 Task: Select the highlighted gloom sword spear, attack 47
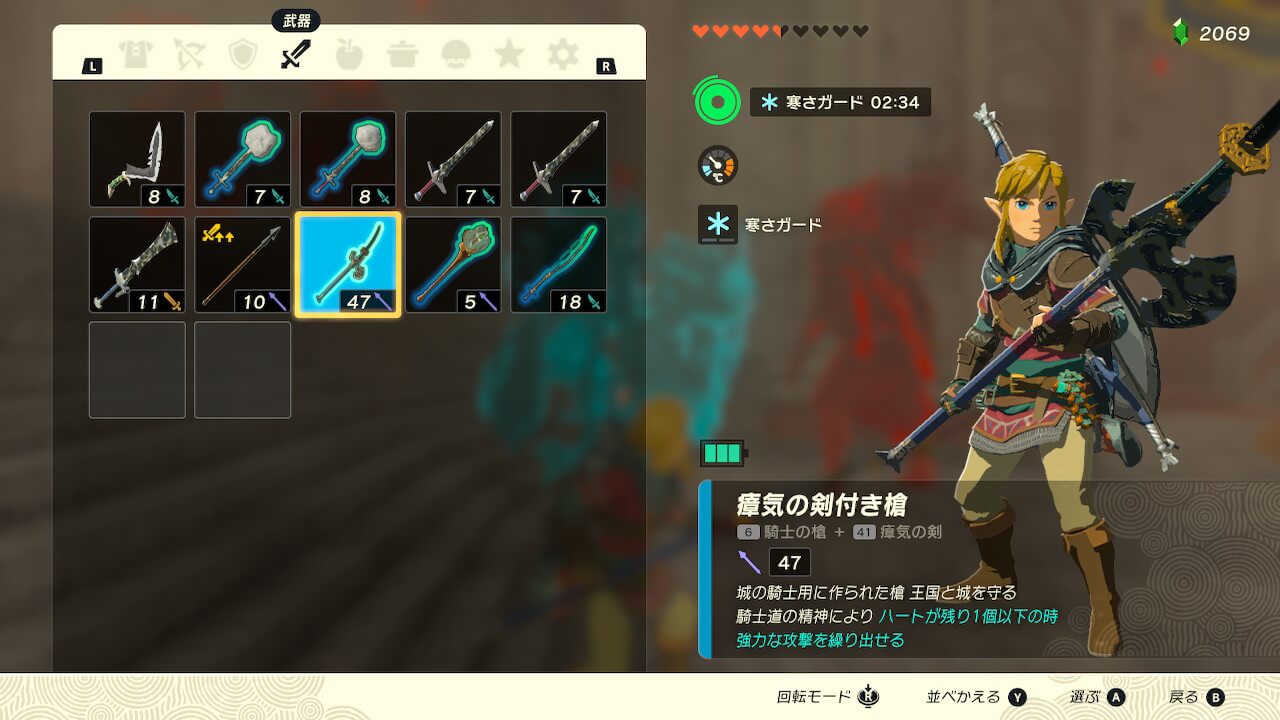click(x=348, y=265)
